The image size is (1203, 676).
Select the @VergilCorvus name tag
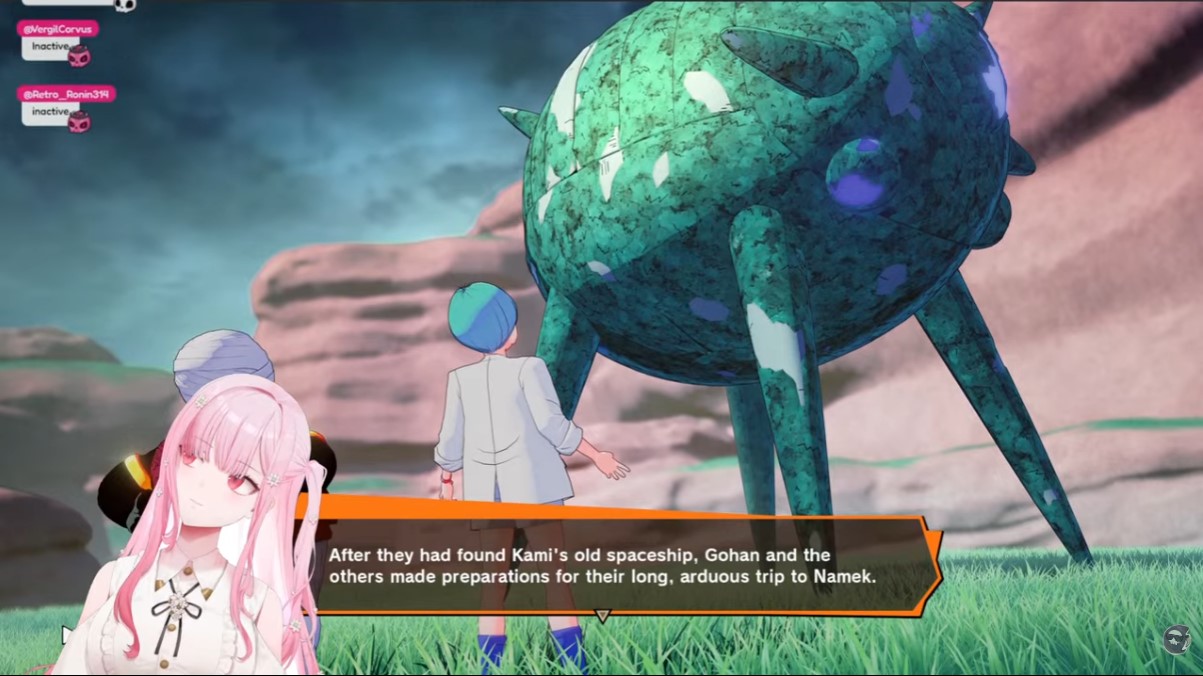(58, 29)
